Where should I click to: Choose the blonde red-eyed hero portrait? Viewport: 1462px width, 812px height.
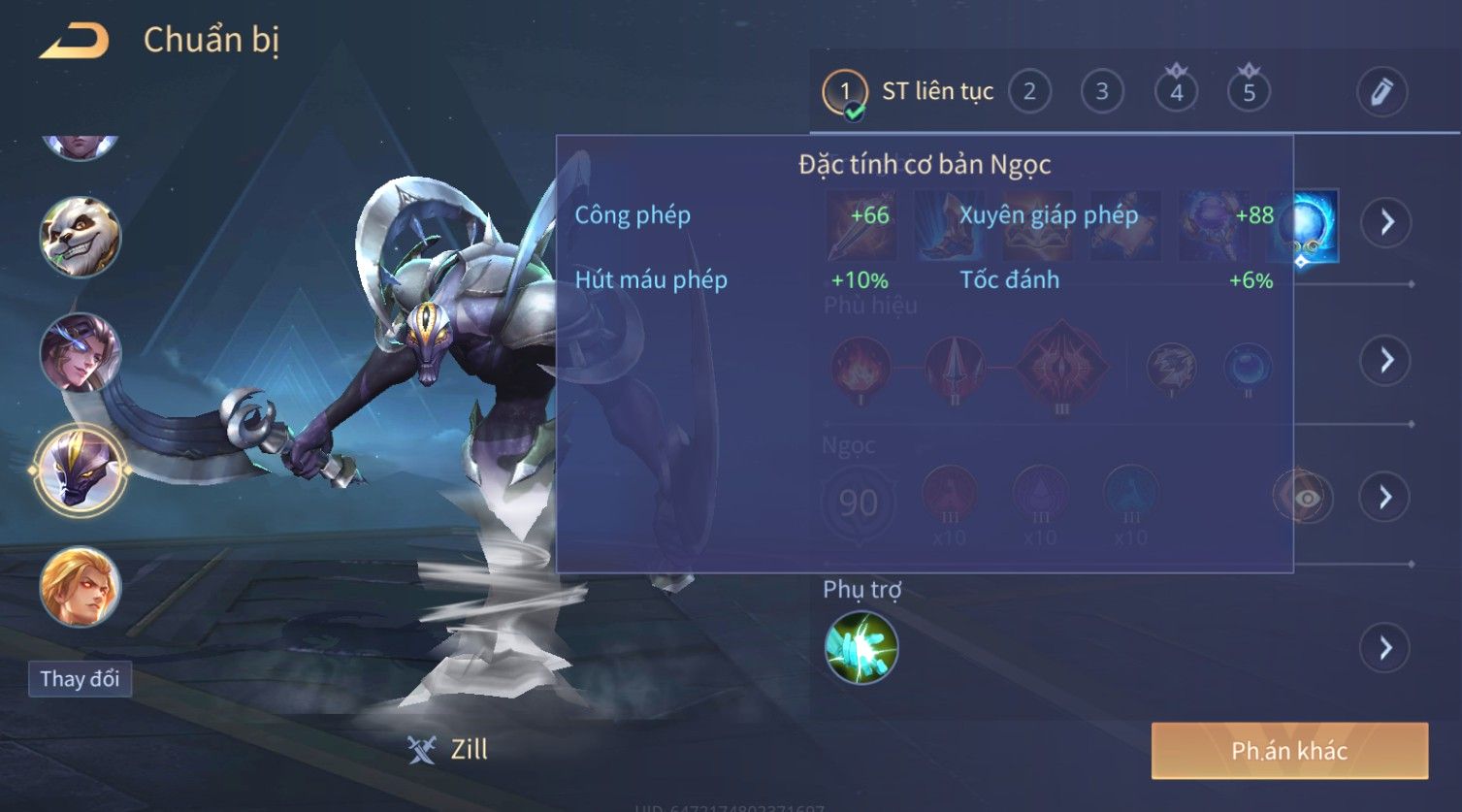tap(81, 588)
